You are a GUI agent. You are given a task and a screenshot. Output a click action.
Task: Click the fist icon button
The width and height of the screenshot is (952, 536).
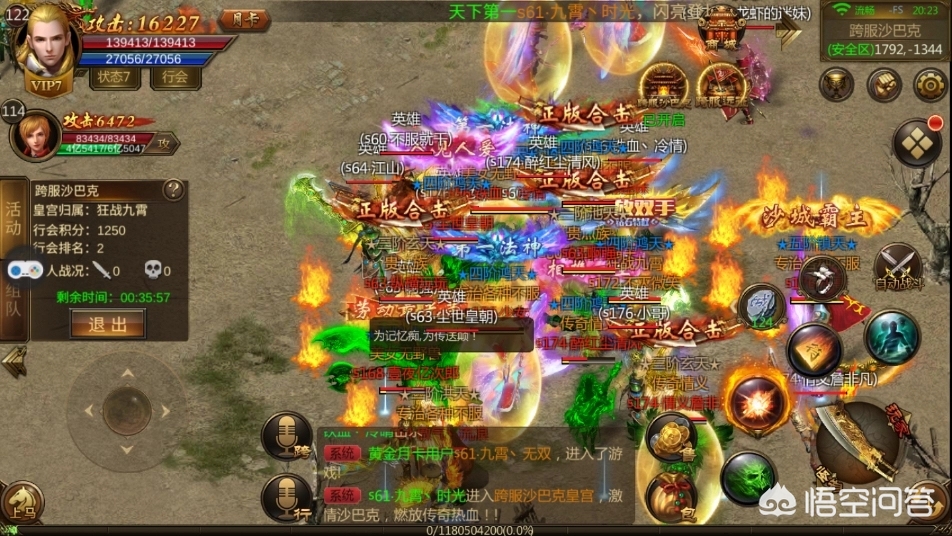pos(883,85)
